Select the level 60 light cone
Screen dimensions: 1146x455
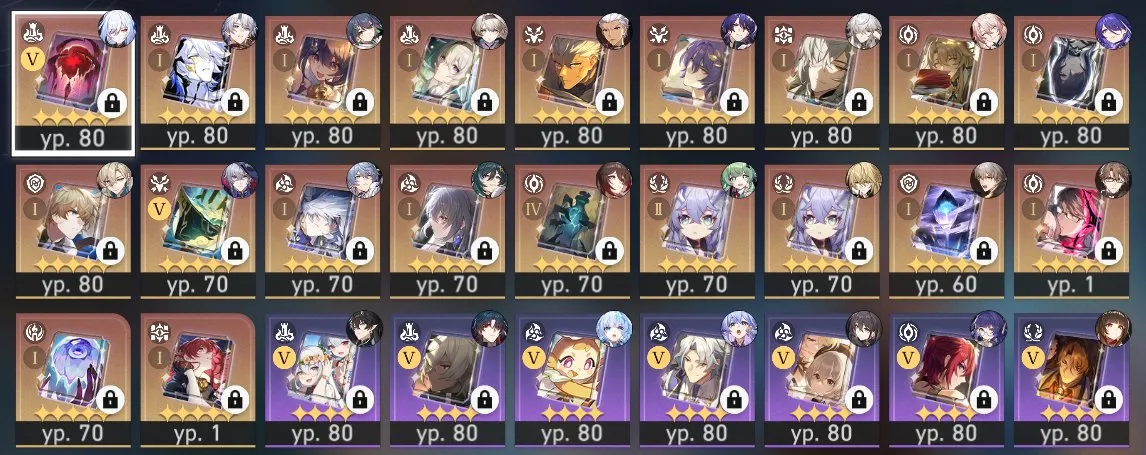(x=949, y=230)
